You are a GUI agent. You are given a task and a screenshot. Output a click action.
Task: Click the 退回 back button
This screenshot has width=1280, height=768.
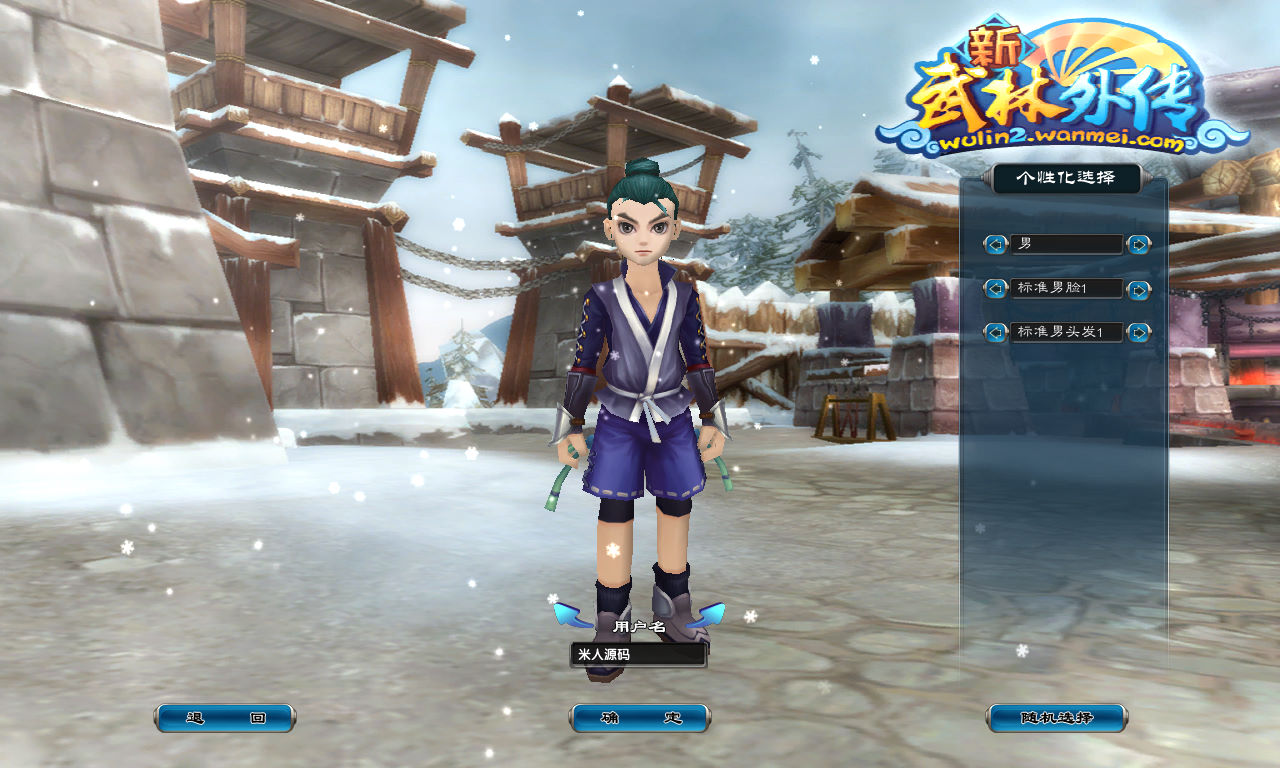[225, 718]
